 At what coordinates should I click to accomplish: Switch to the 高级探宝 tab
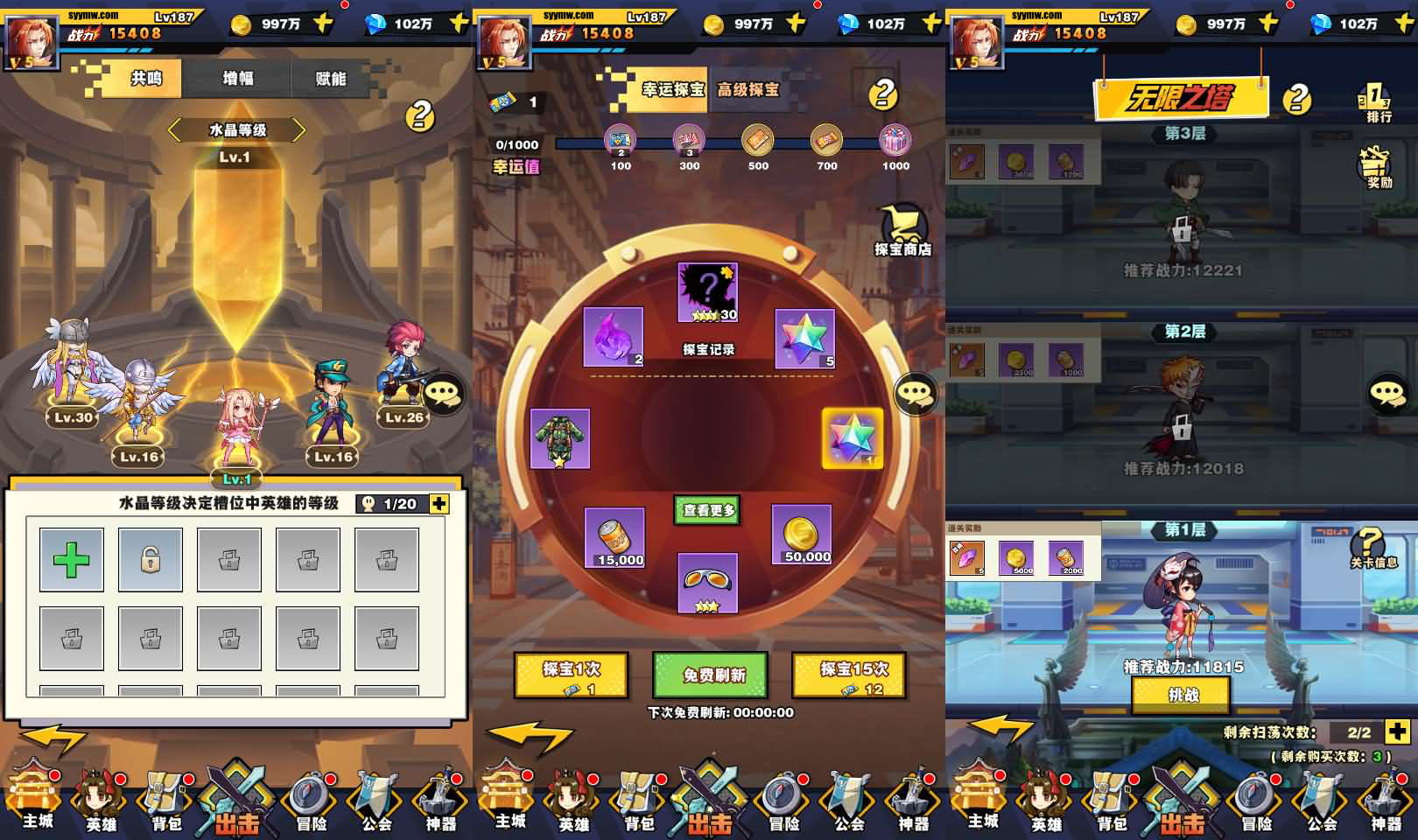[x=748, y=89]
